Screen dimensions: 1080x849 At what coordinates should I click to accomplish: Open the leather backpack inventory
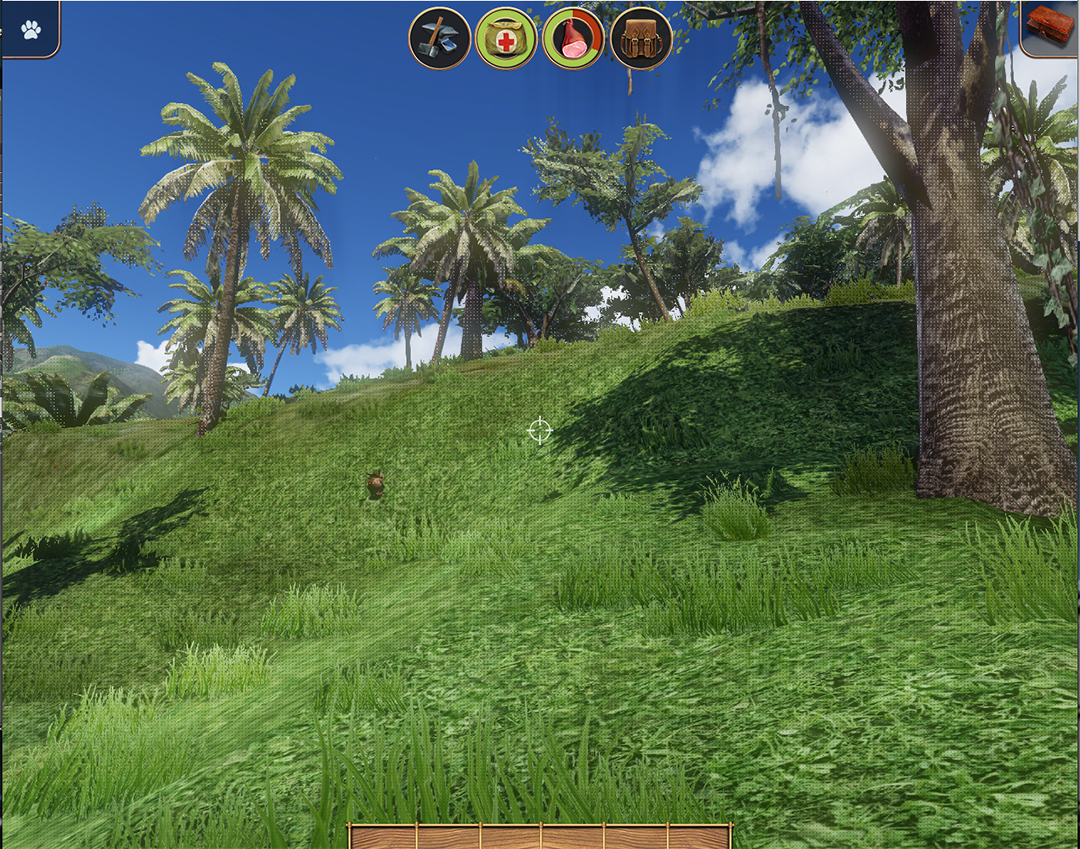click(x=641, y=38)
